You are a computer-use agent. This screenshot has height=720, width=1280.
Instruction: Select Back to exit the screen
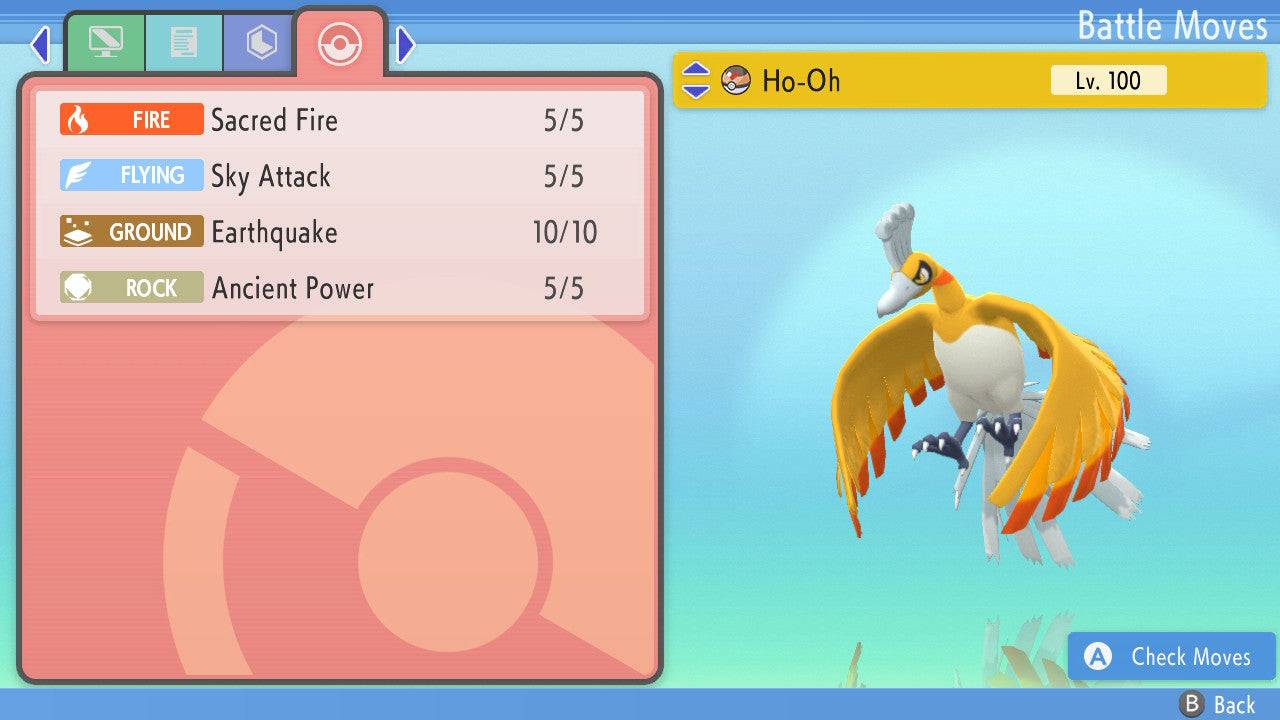pos(1218,703)
